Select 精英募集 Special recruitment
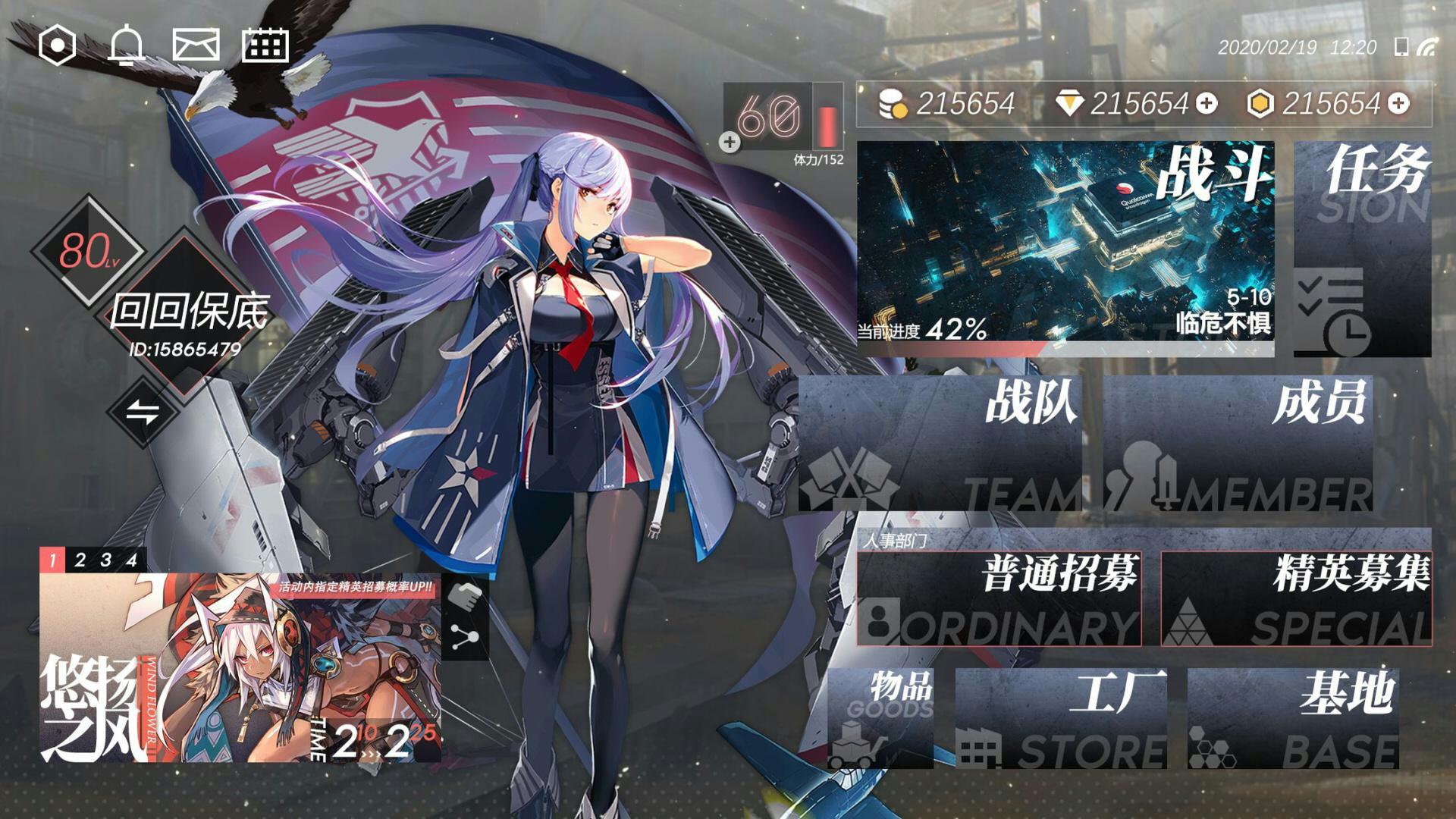Viewport: 1456px width, 819px height. pos(1296,599)
